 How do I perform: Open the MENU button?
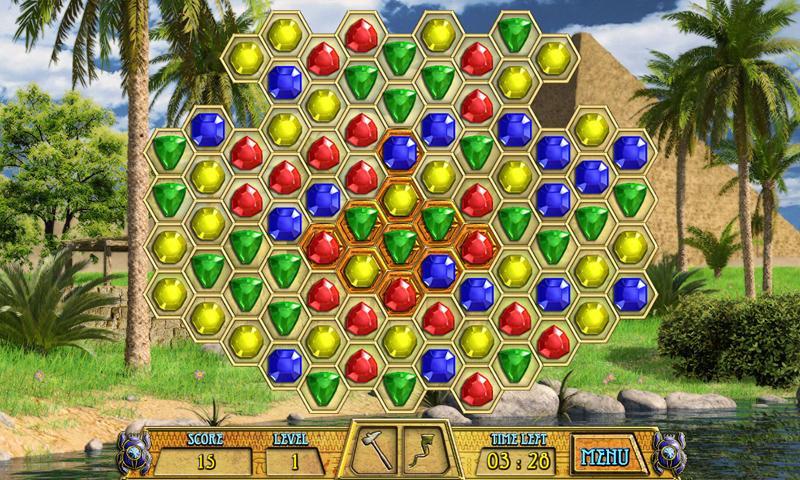[x=606, y=457]
